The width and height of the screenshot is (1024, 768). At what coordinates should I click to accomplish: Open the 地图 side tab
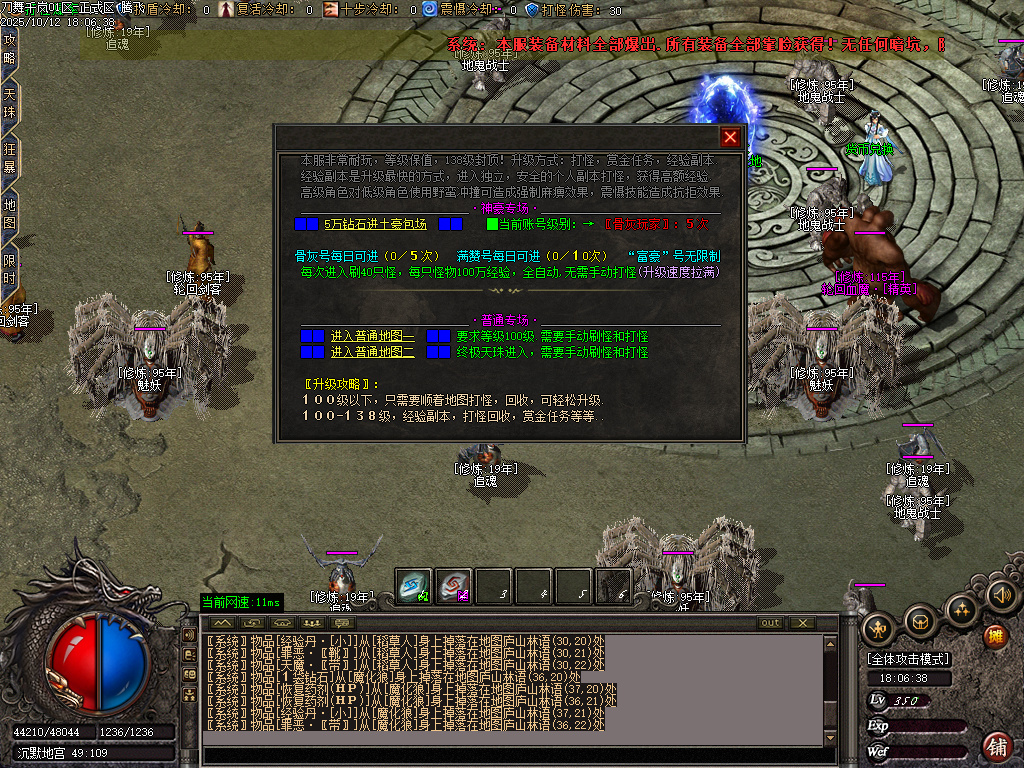10,214
